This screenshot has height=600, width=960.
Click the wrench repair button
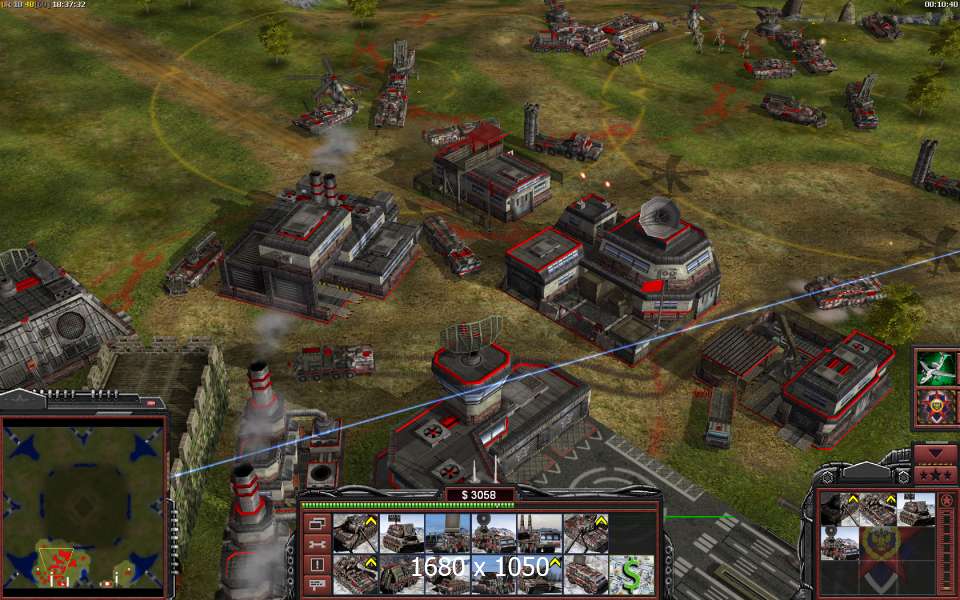[318, 544]
